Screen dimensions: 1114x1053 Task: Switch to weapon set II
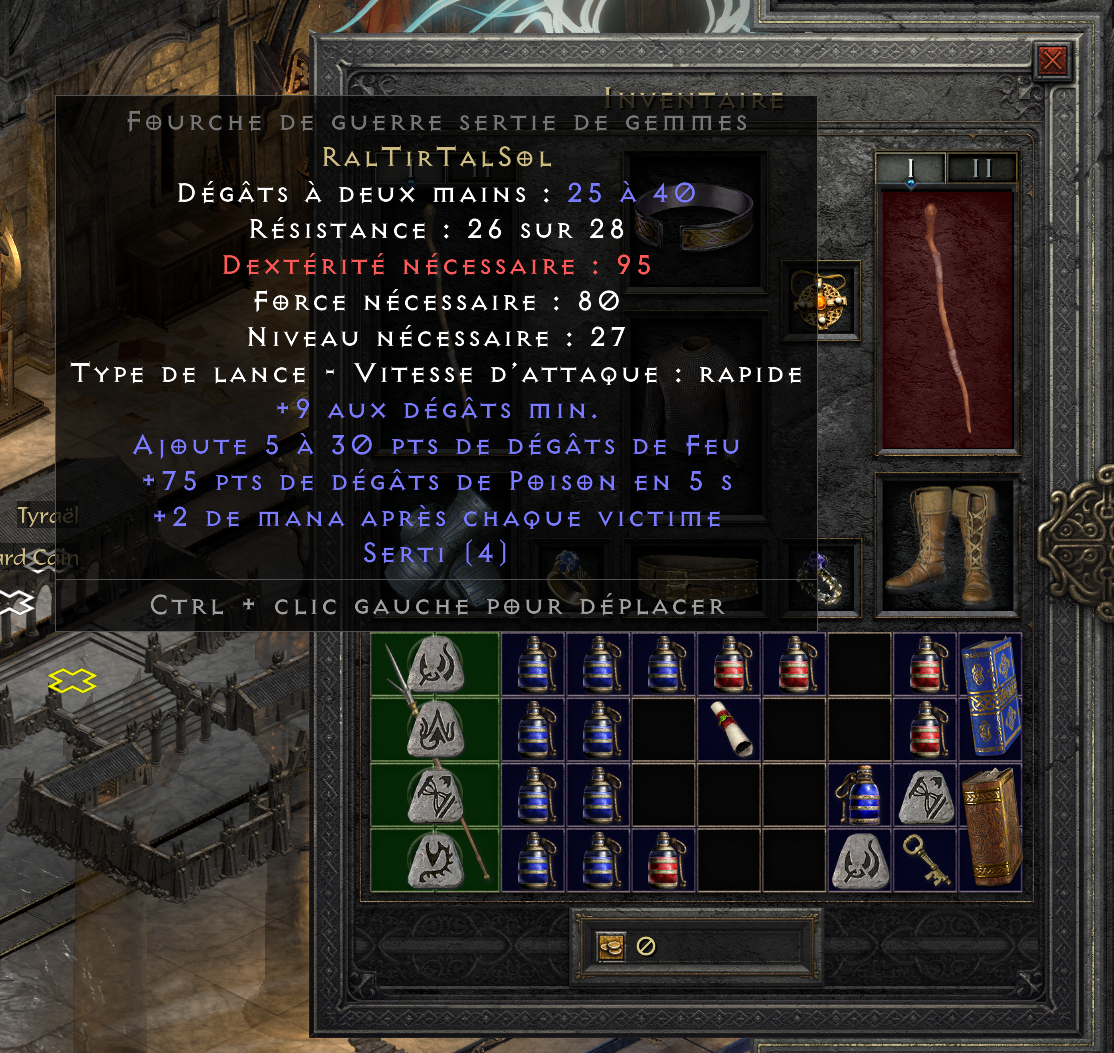click(981, 168)
